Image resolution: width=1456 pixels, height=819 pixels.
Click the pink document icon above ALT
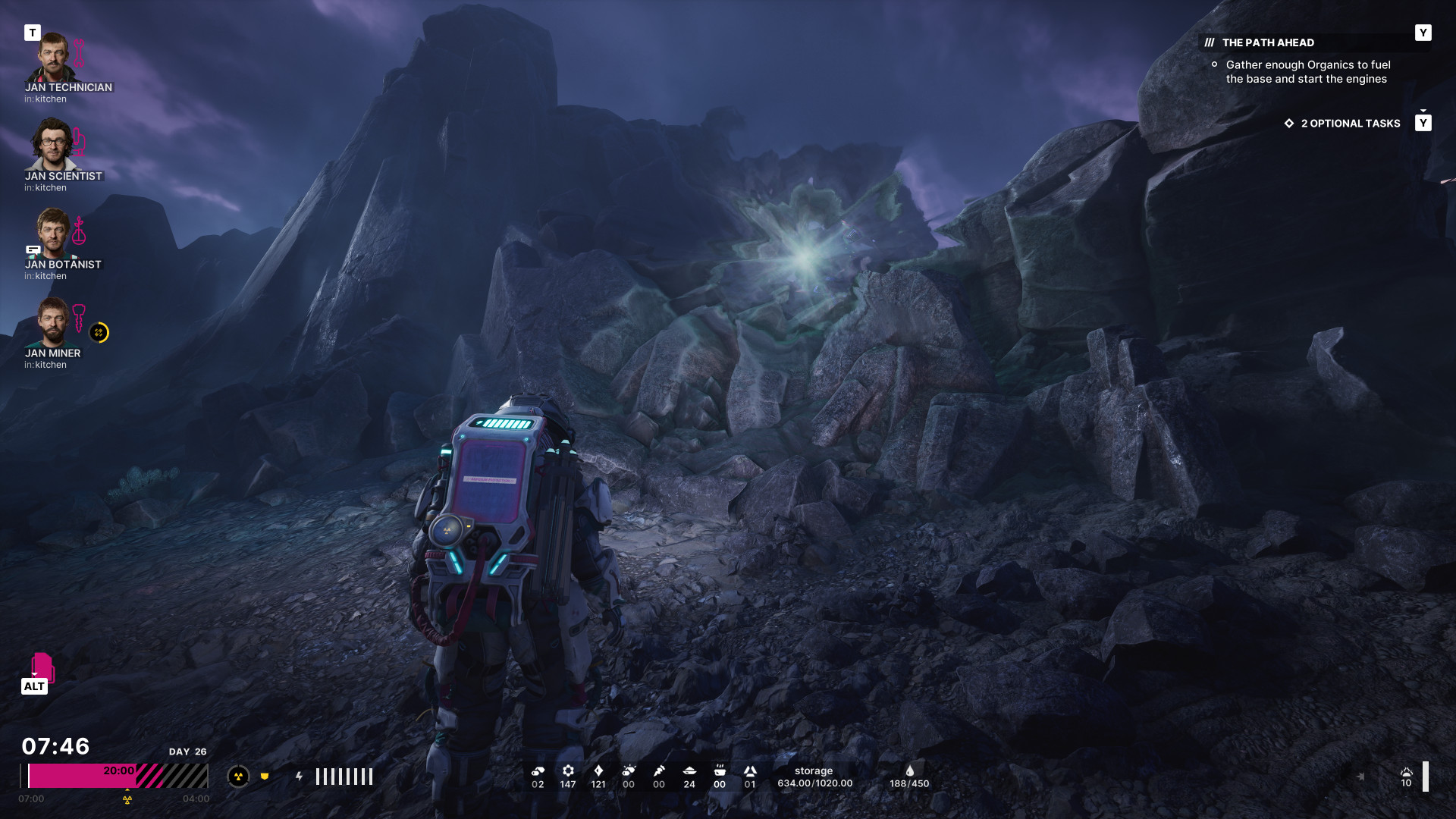point(42,666)
